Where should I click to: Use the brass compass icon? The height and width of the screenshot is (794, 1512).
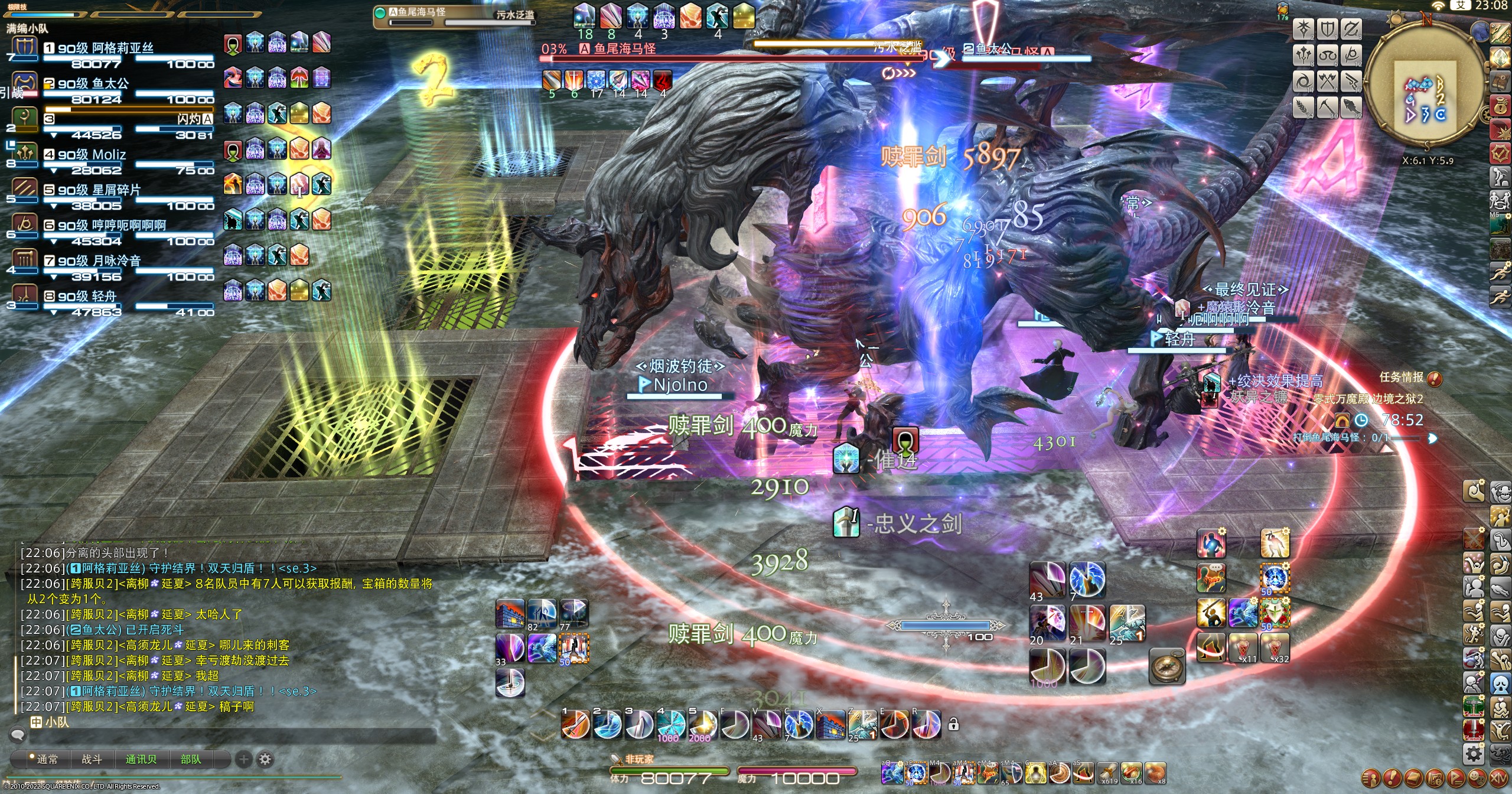coord(1167,666)
